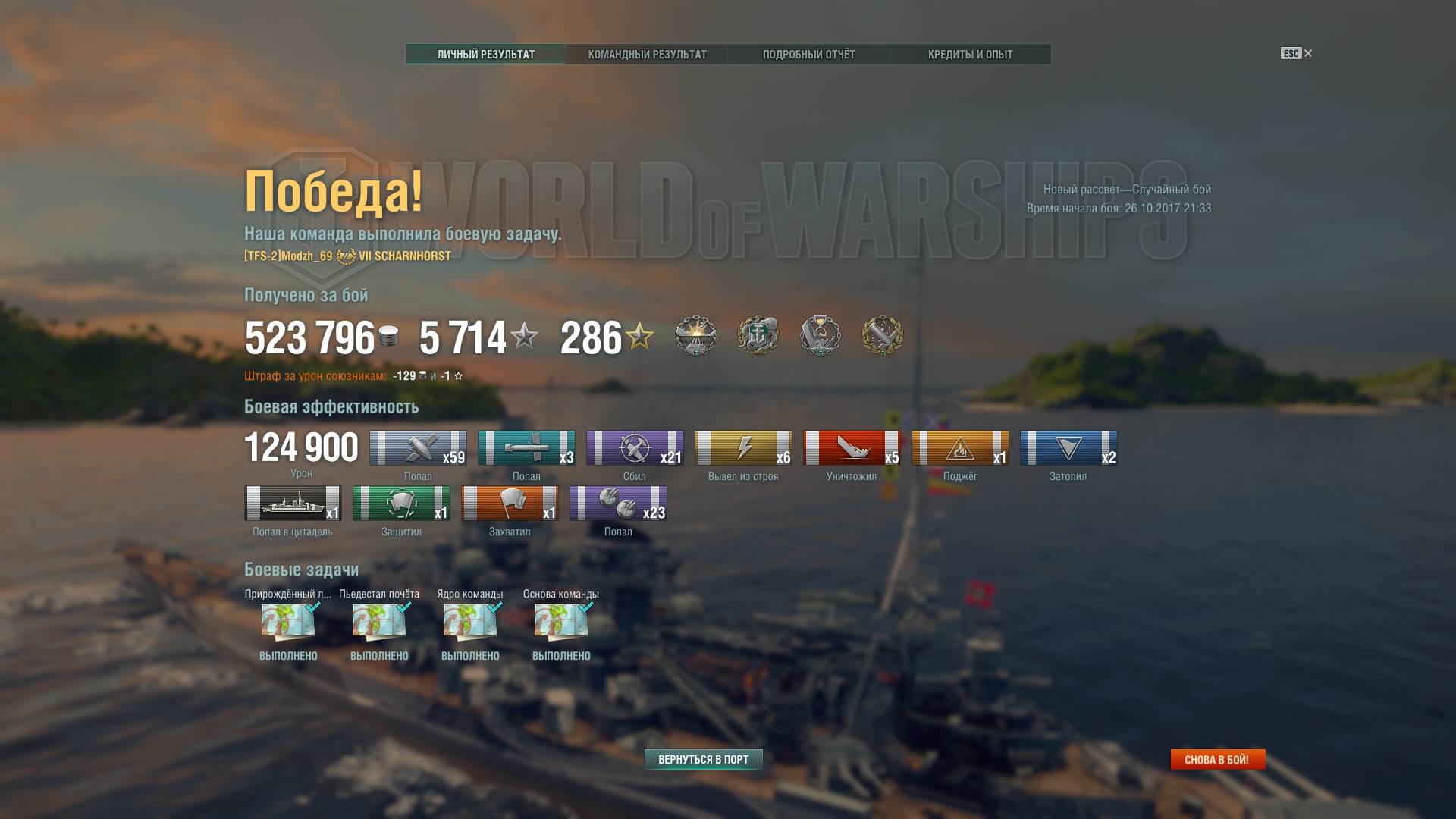Select the Сбил x21 aircraft ribbon
1456x819 pixels.
tap(635, 447)
